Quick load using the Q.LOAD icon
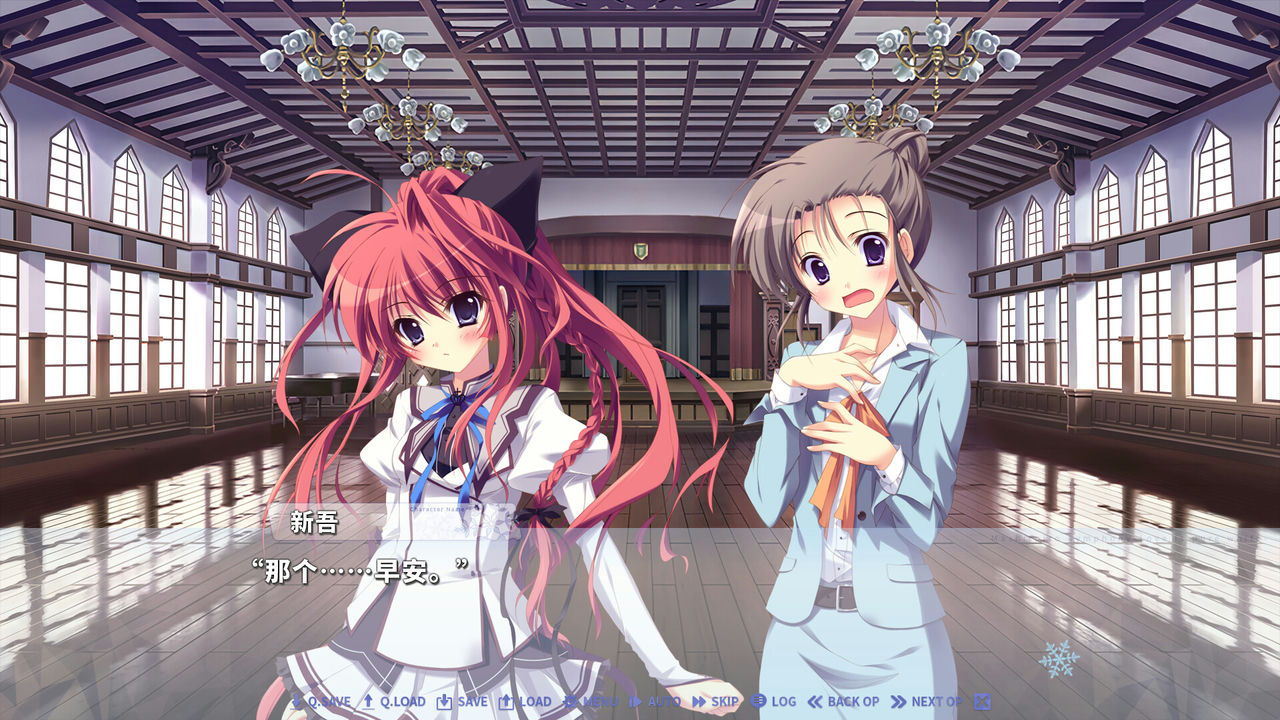Screen dimensions: 1280x720 pyautogui.click(x=371, y=703)
